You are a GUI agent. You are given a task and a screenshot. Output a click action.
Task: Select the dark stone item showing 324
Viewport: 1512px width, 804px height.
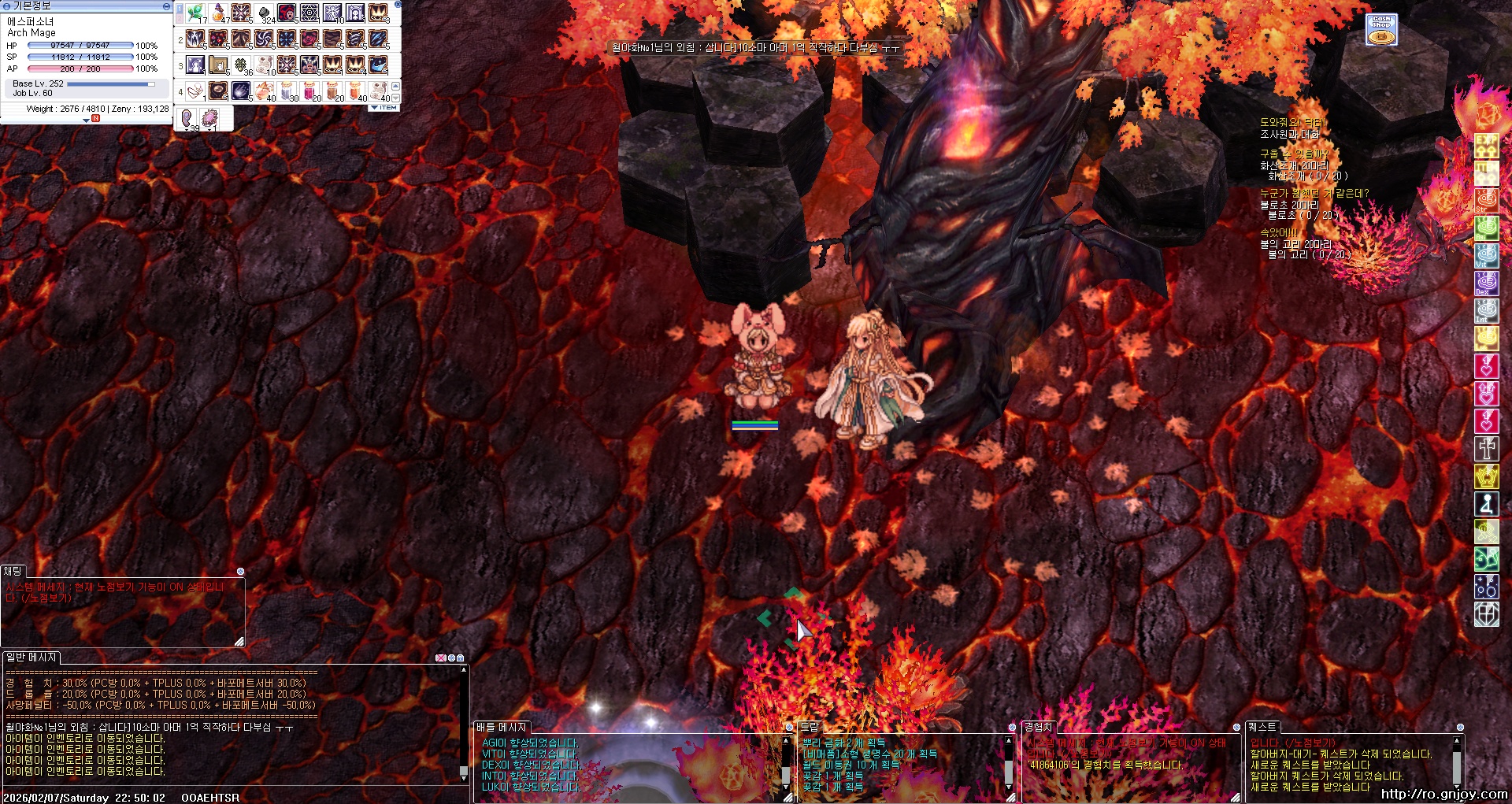point(265,13)
